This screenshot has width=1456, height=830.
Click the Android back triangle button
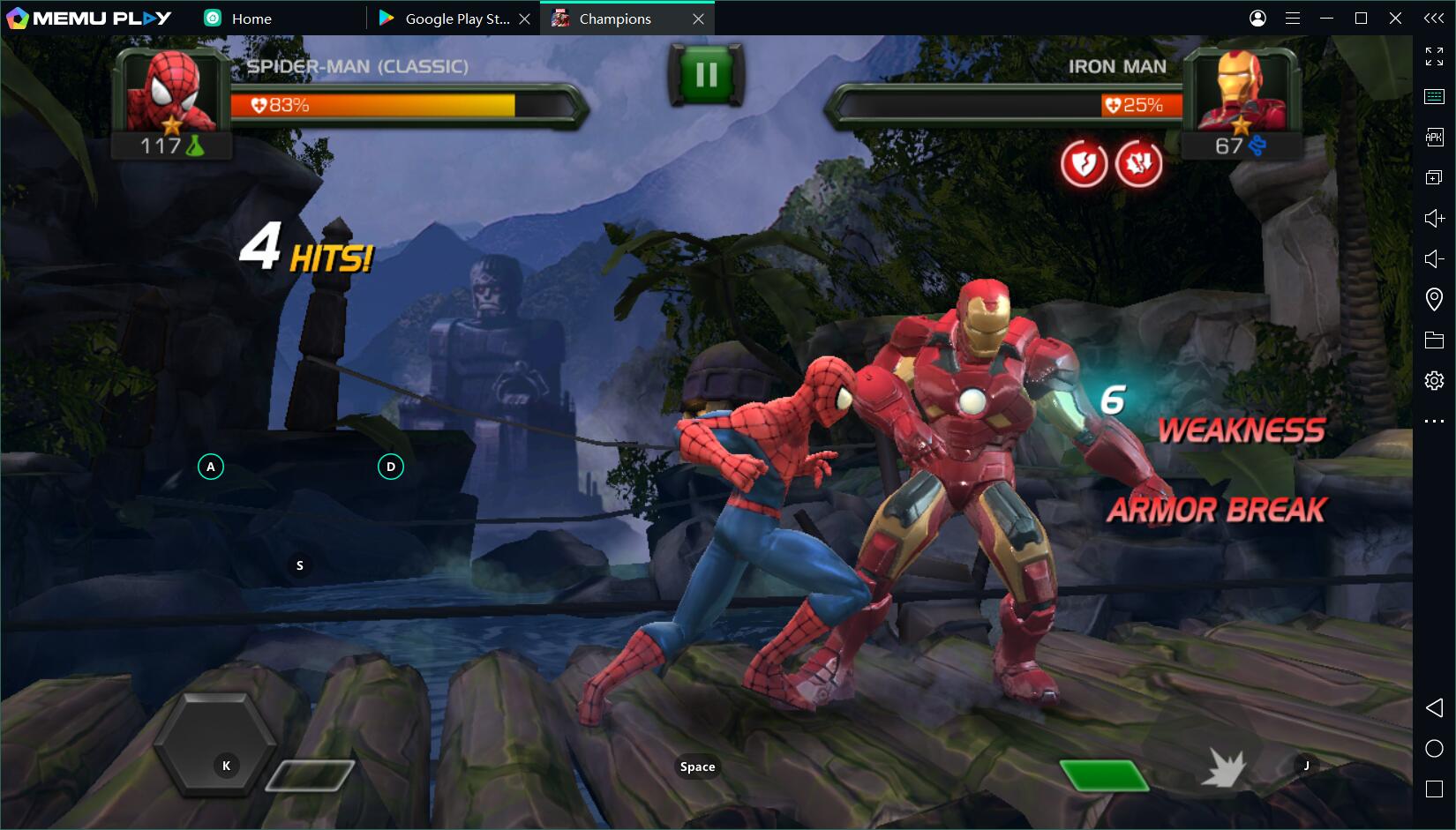[1434, 707]
